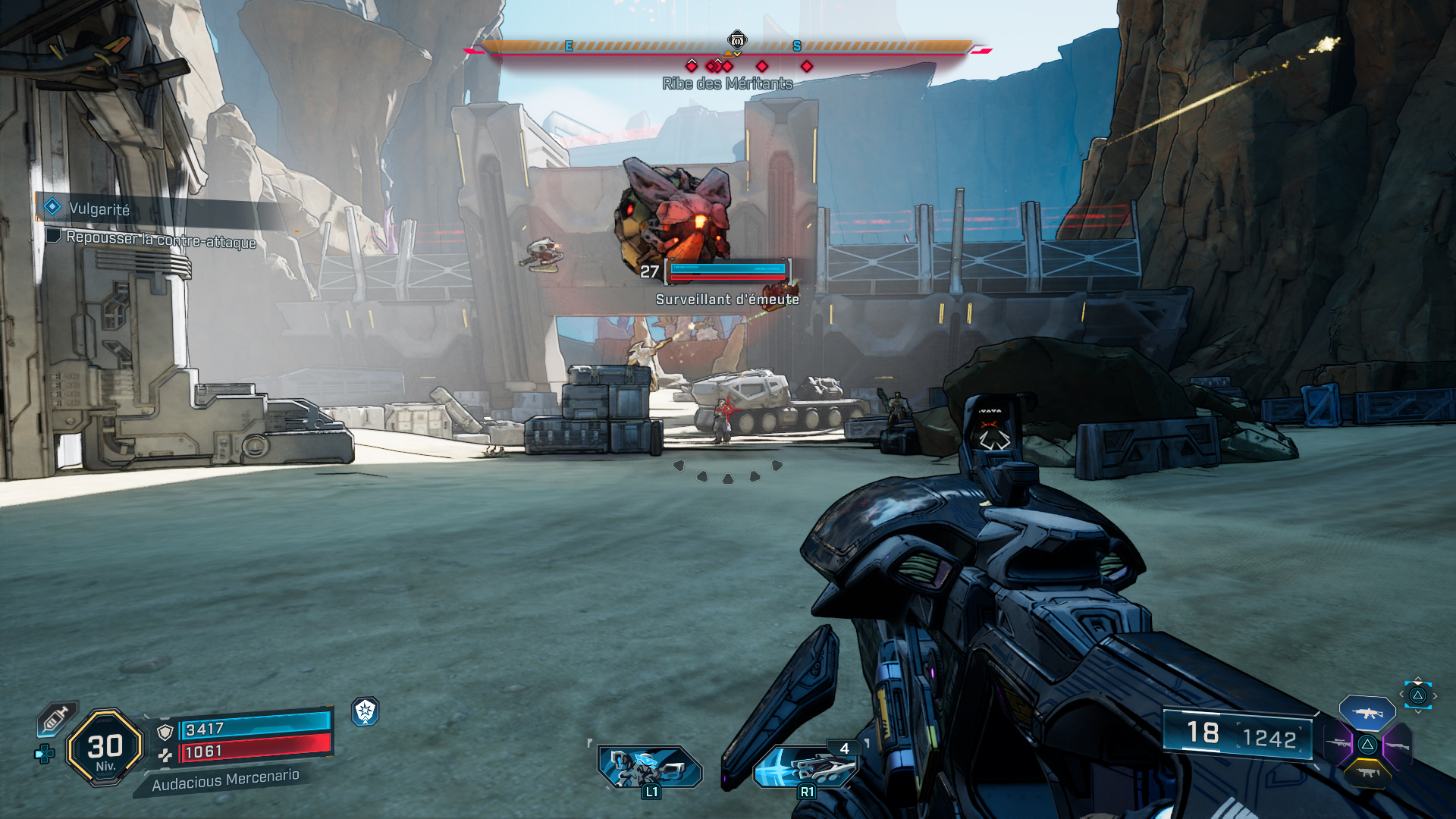Toggle a red enemy diamond marker below the compass

point(761,66)
